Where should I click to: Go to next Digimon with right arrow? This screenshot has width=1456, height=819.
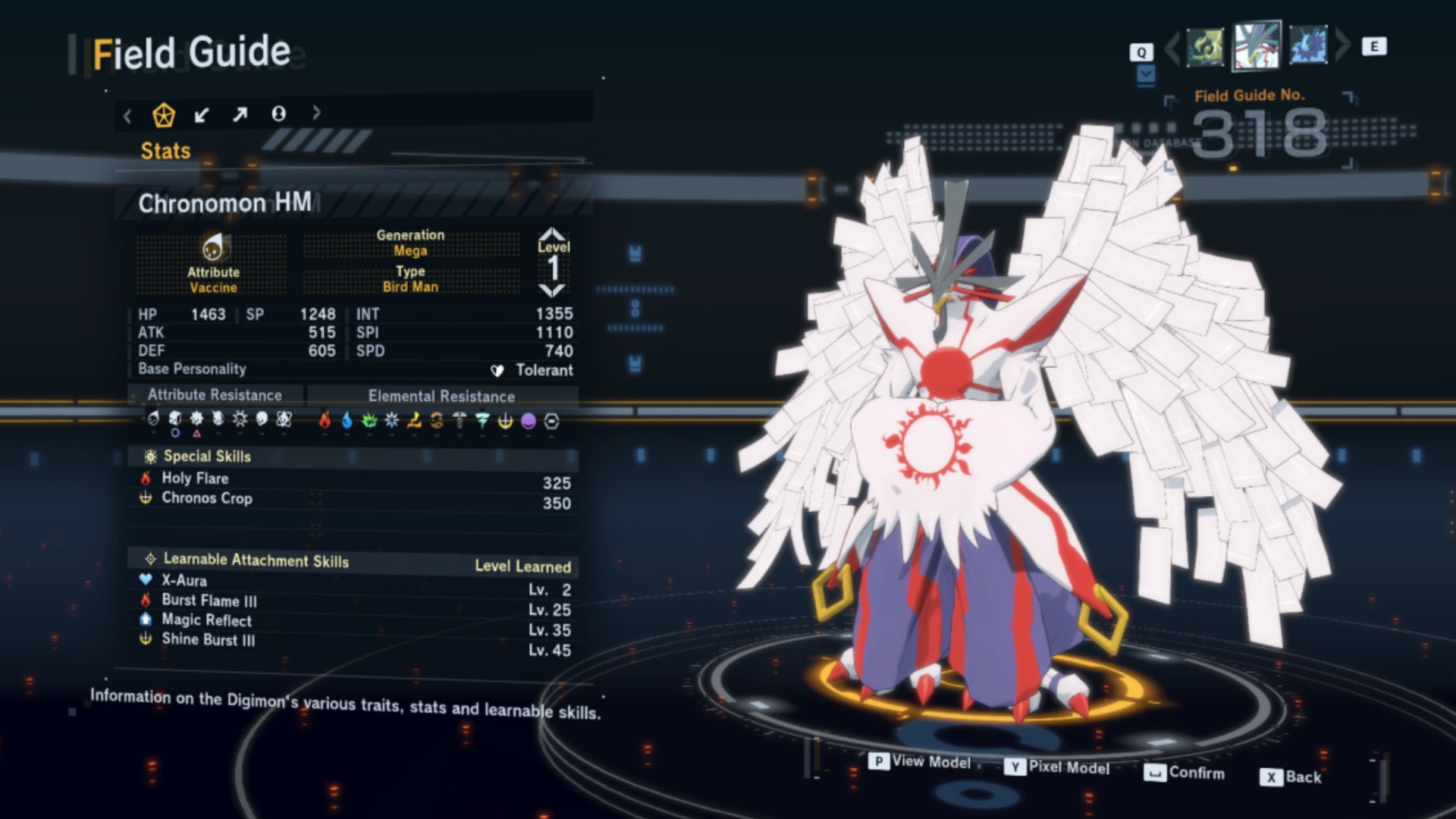click(x=1342, y=45)
